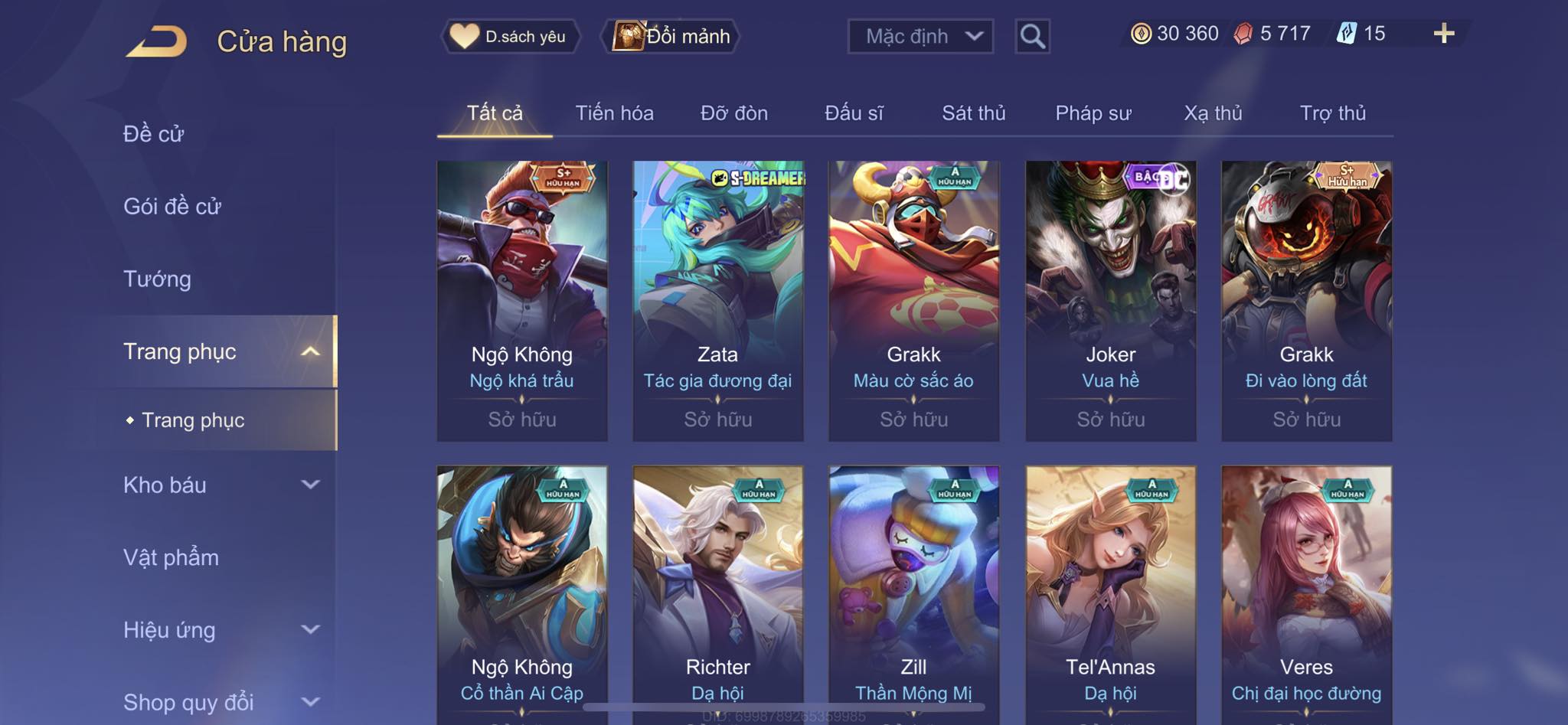Open the Tướng shop section
The image size is (1568, 725).
tap(158, 279)
